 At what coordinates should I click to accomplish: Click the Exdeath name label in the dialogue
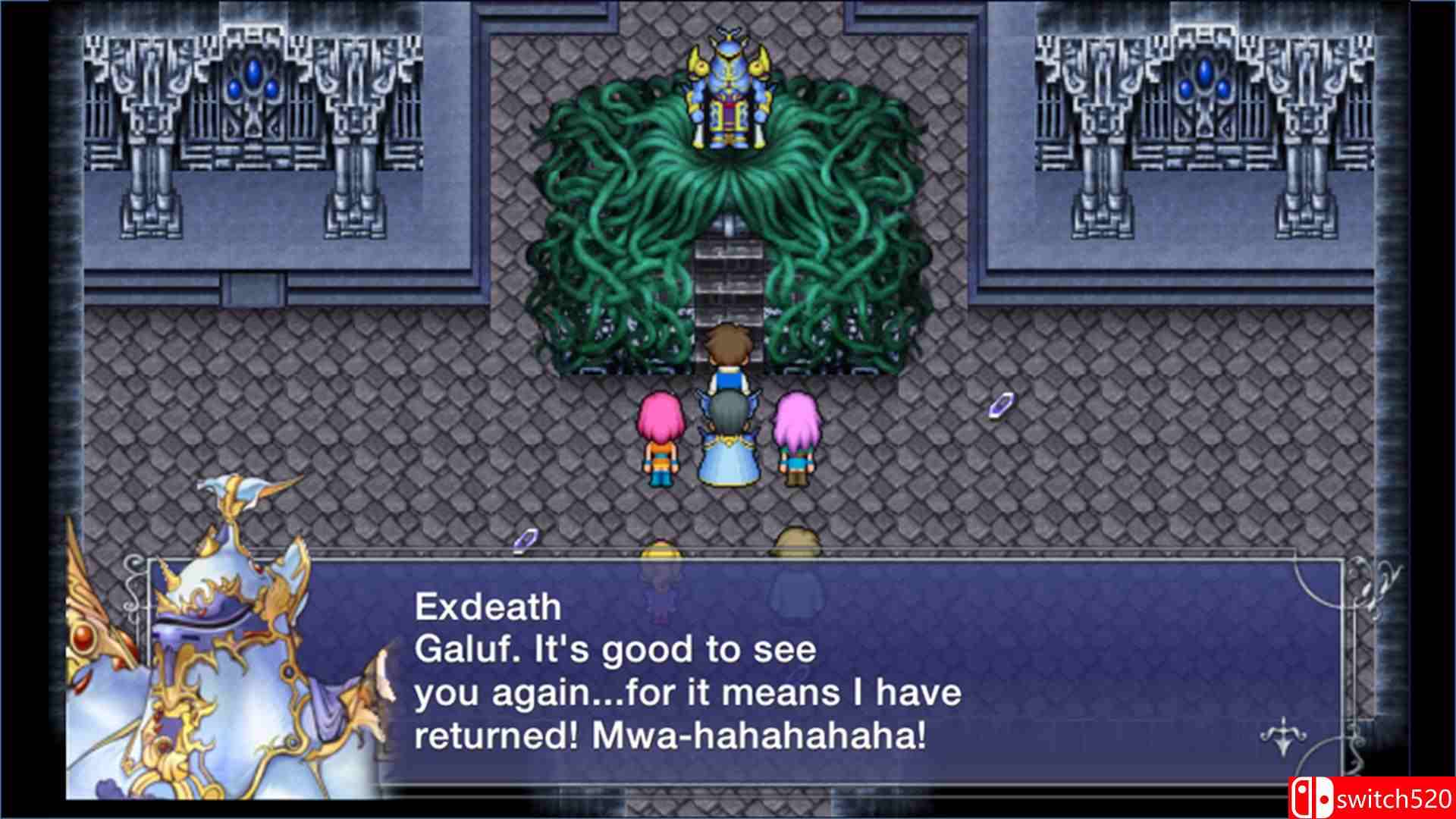point(488,605)
